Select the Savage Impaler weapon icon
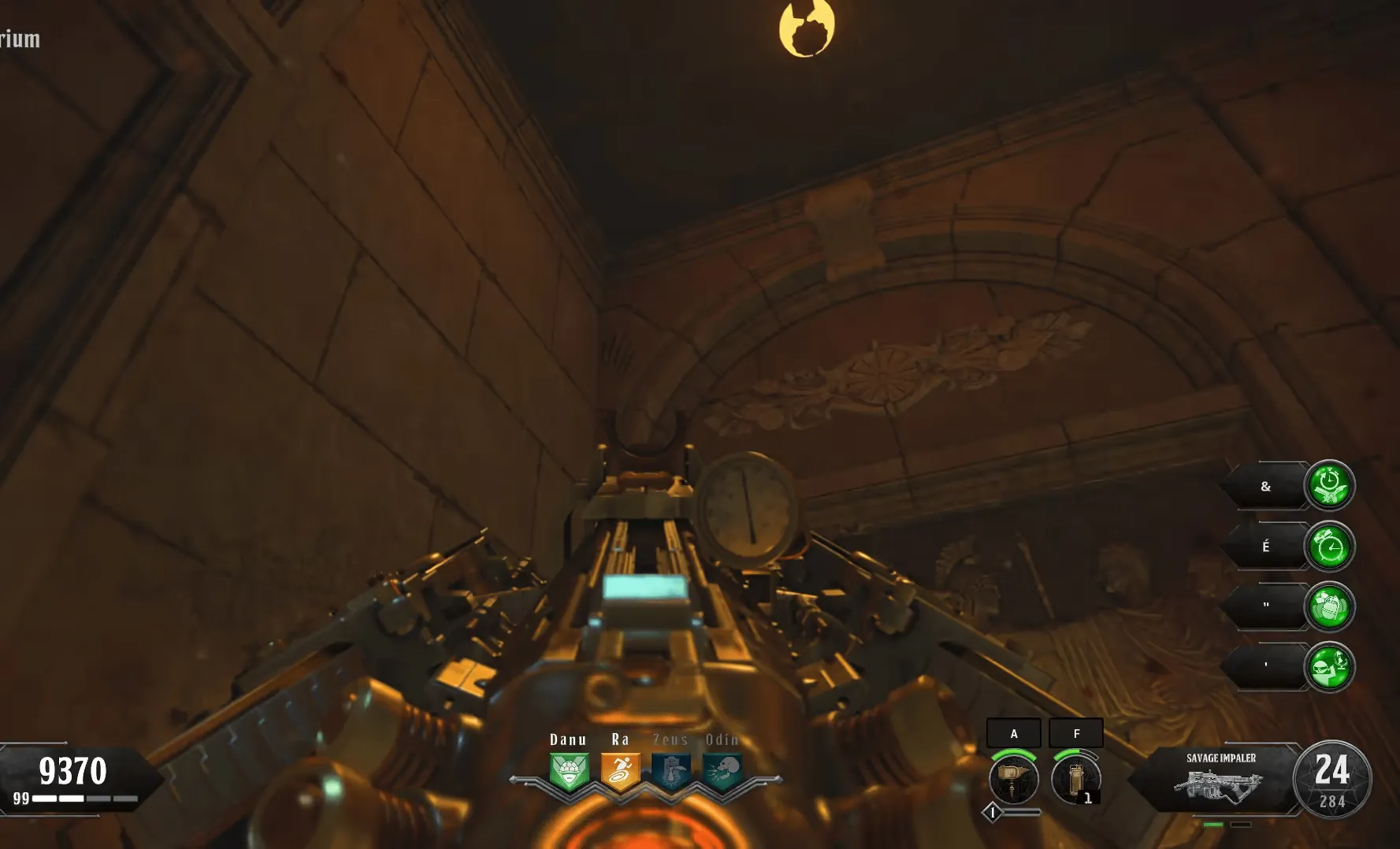 click(x=1220, y=785)
